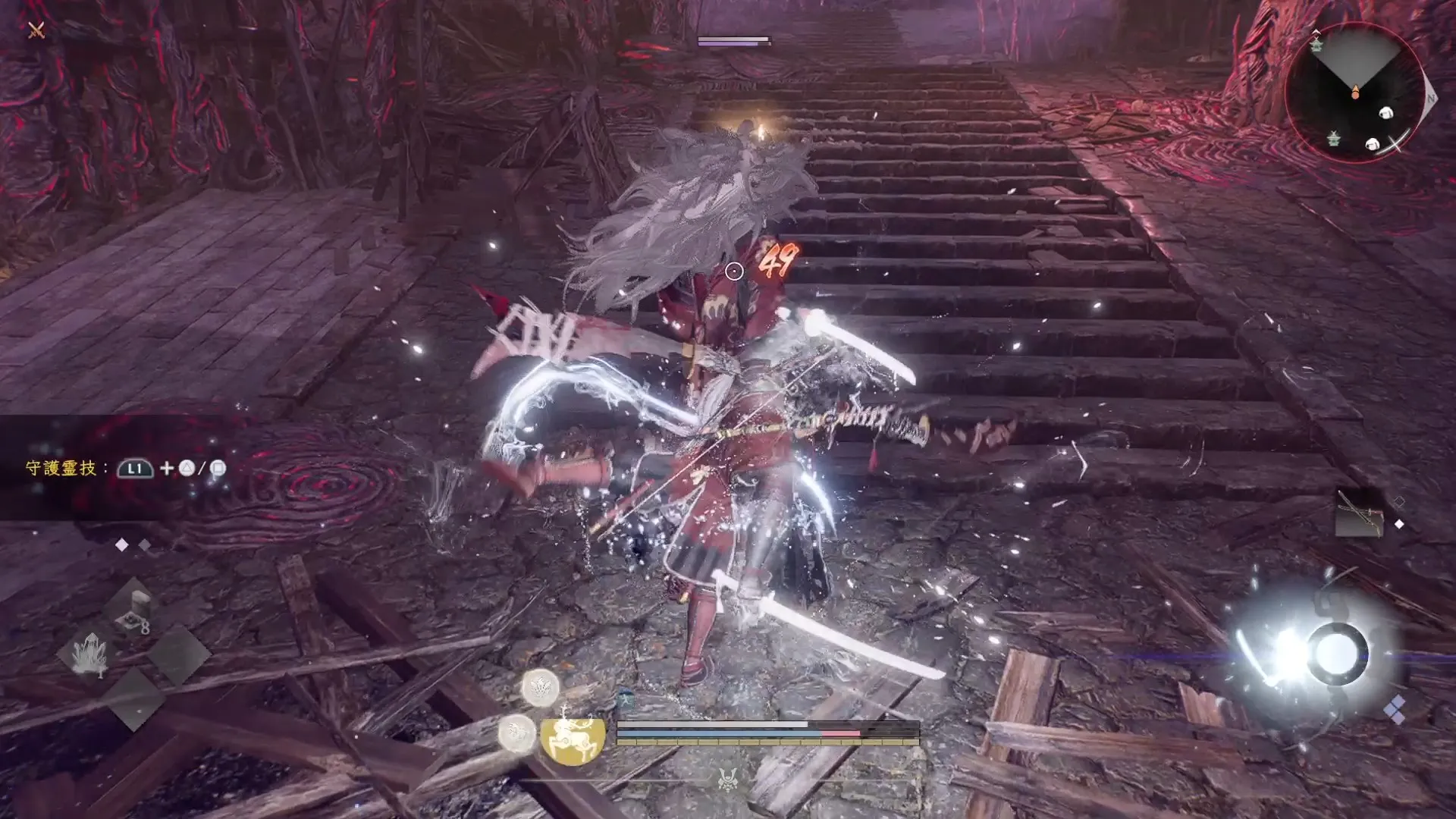
Task: Select the crystal cluster item slot
Action: [x=90, y=653]
